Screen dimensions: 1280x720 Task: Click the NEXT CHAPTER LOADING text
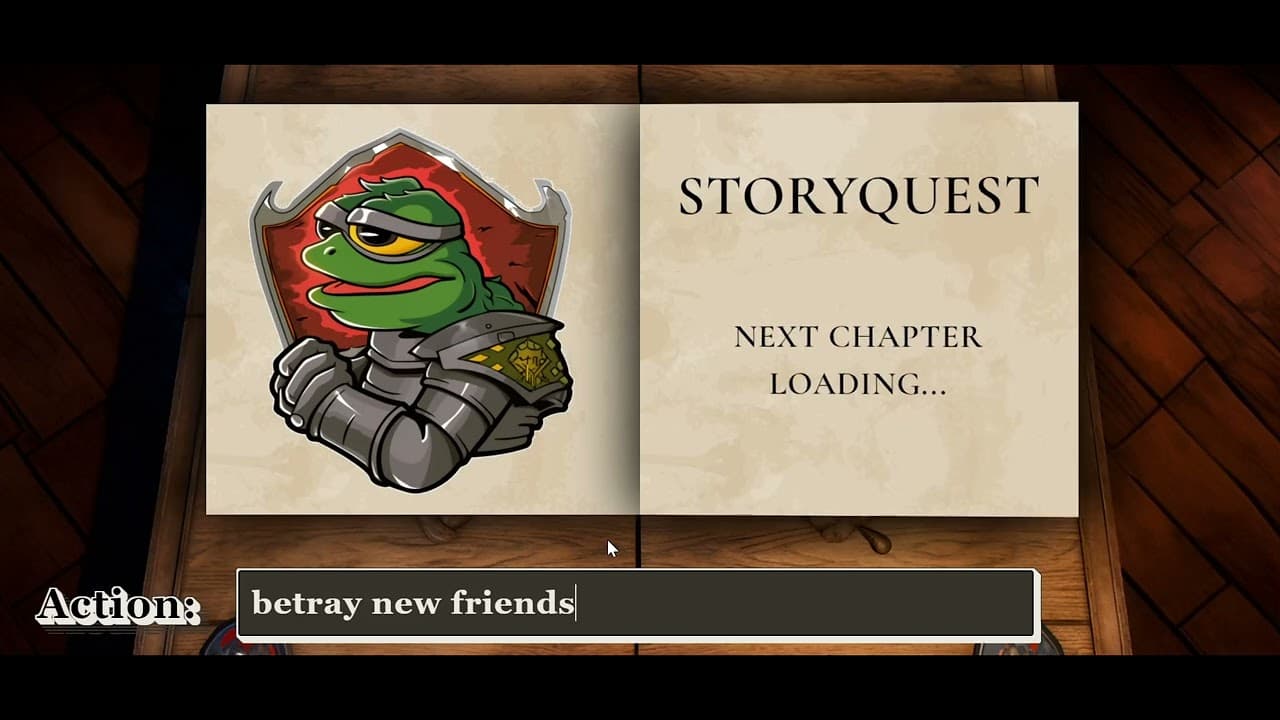[x=858, y=360]
